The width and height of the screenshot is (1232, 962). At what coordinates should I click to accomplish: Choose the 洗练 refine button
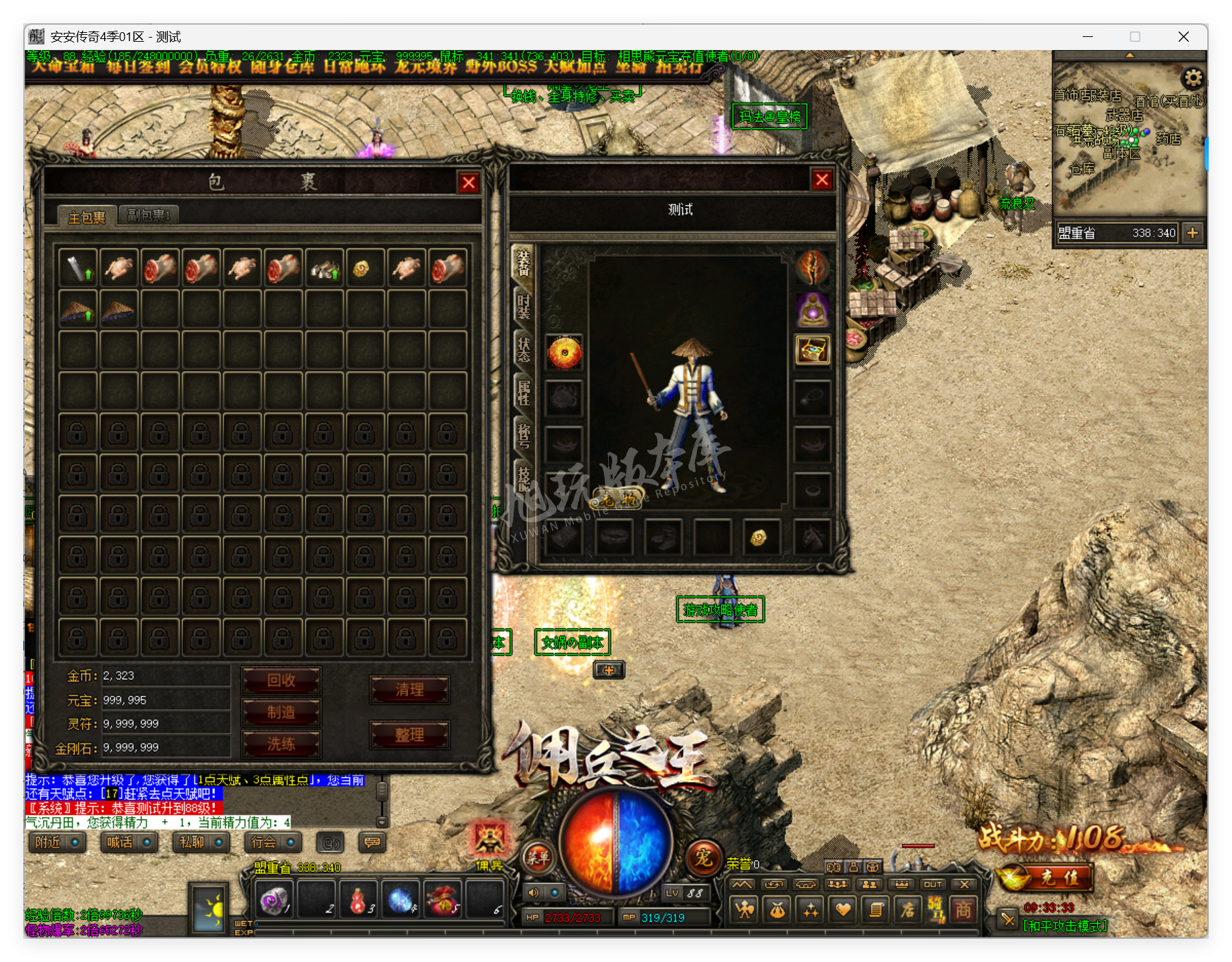point(281,744)
